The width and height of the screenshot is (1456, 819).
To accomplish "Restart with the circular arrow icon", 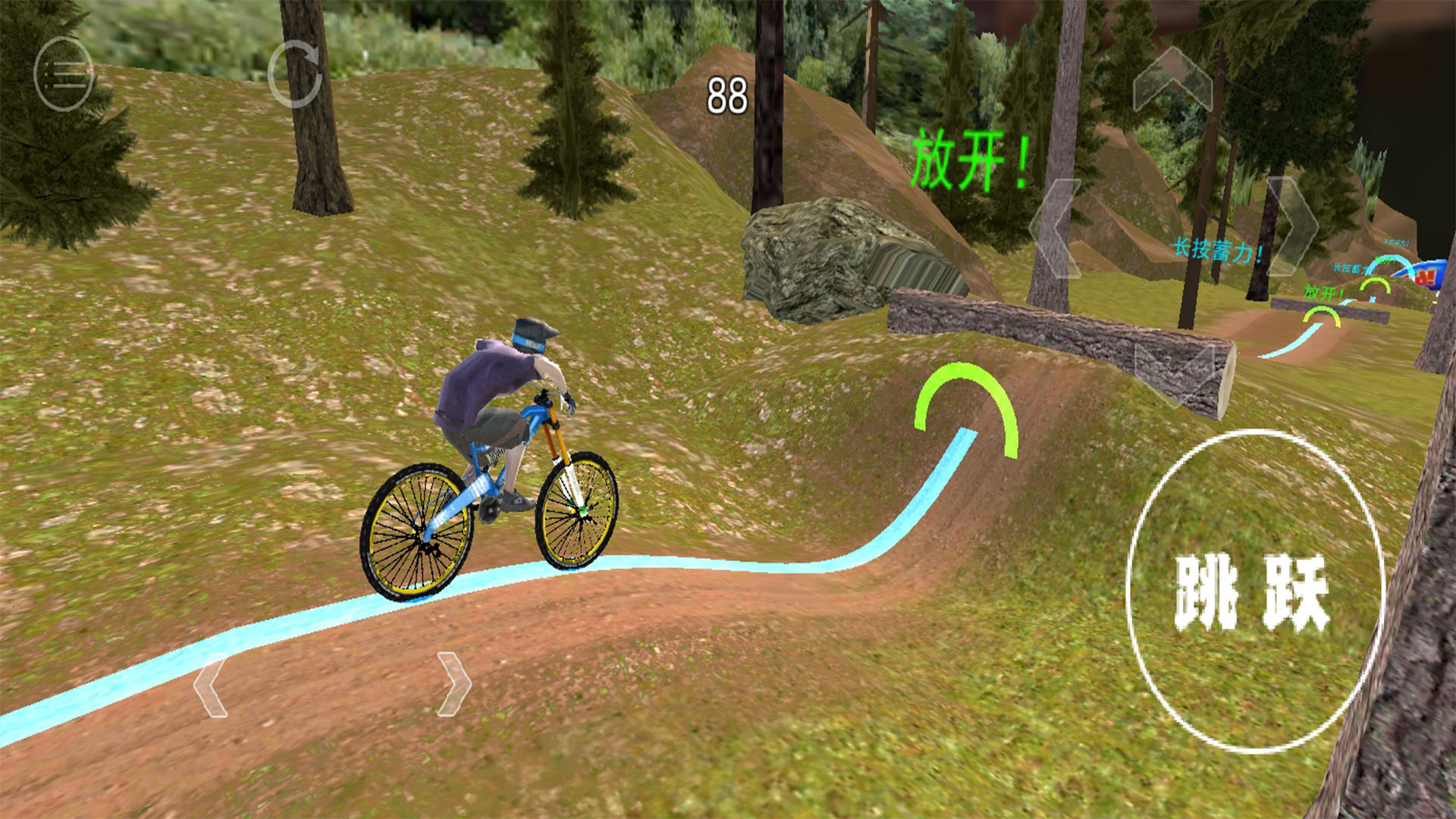I will (296, 74).
